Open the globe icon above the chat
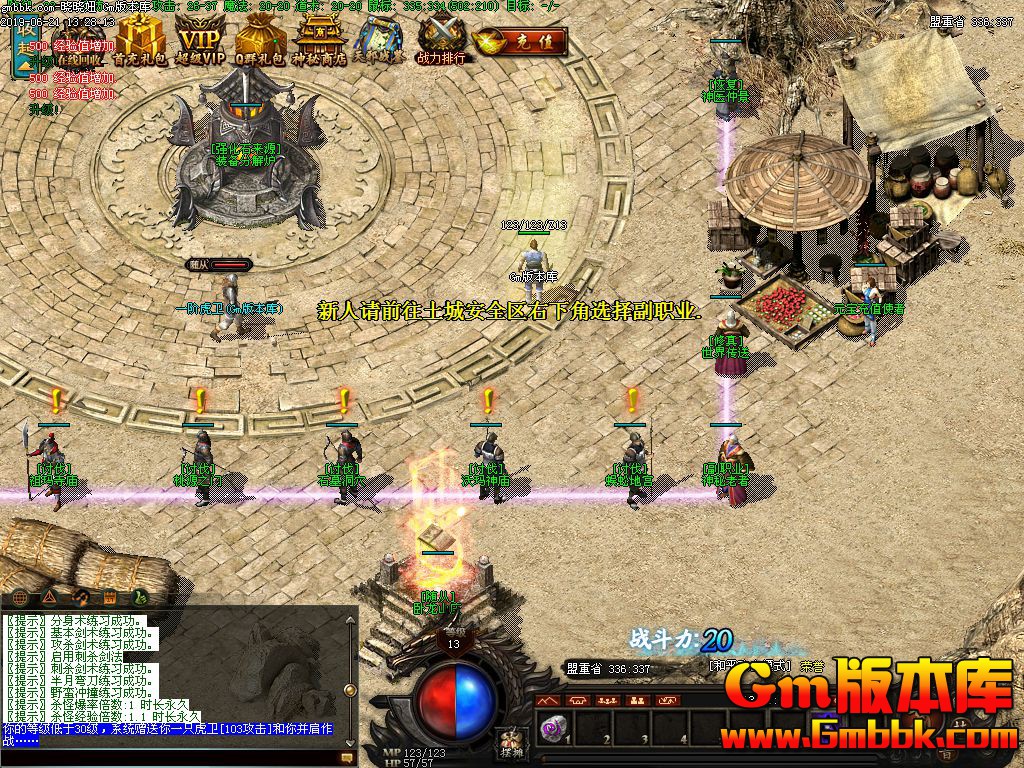 [20, 597]
